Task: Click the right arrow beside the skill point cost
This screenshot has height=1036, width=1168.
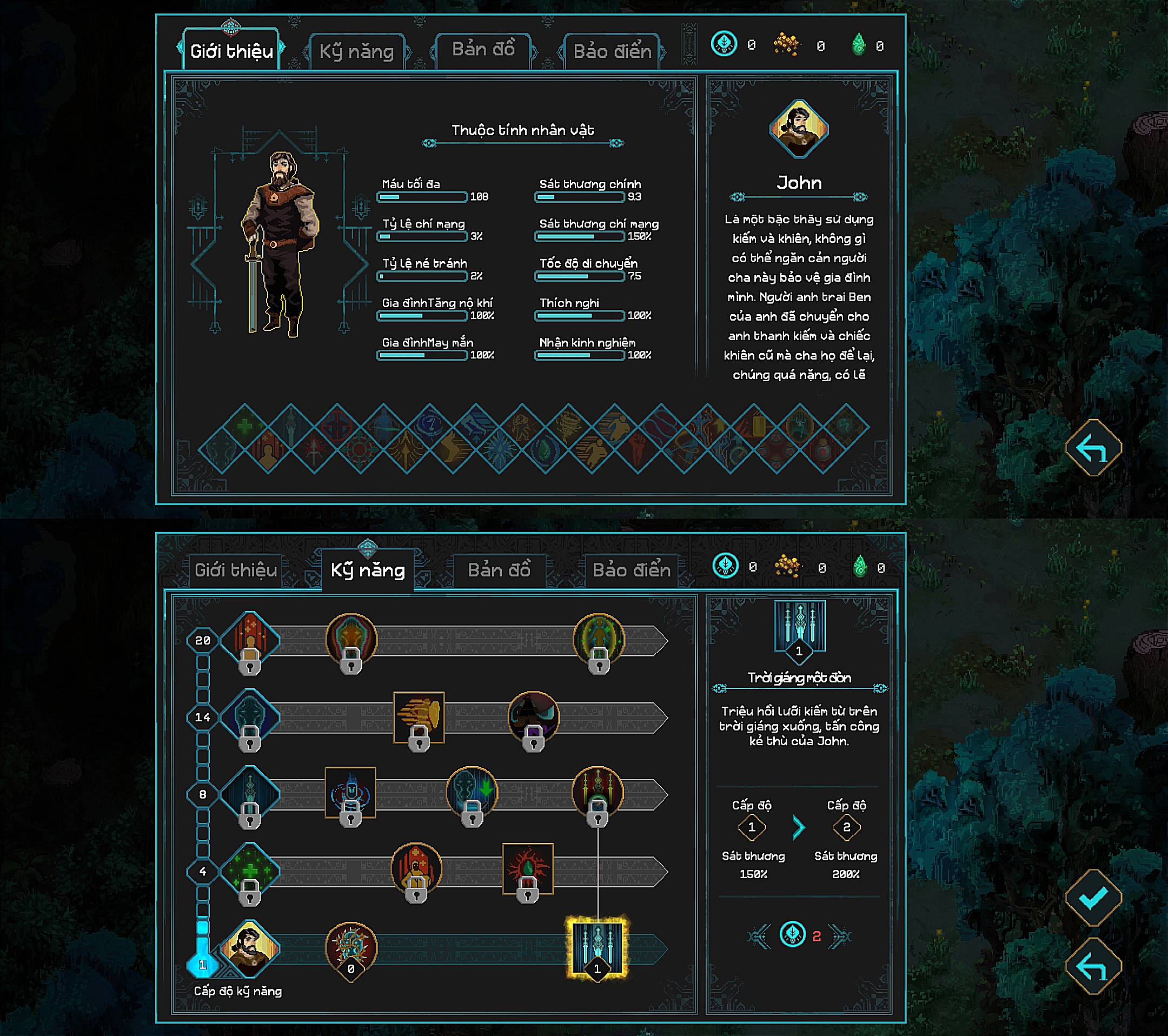Action: [x=840, y=936]
